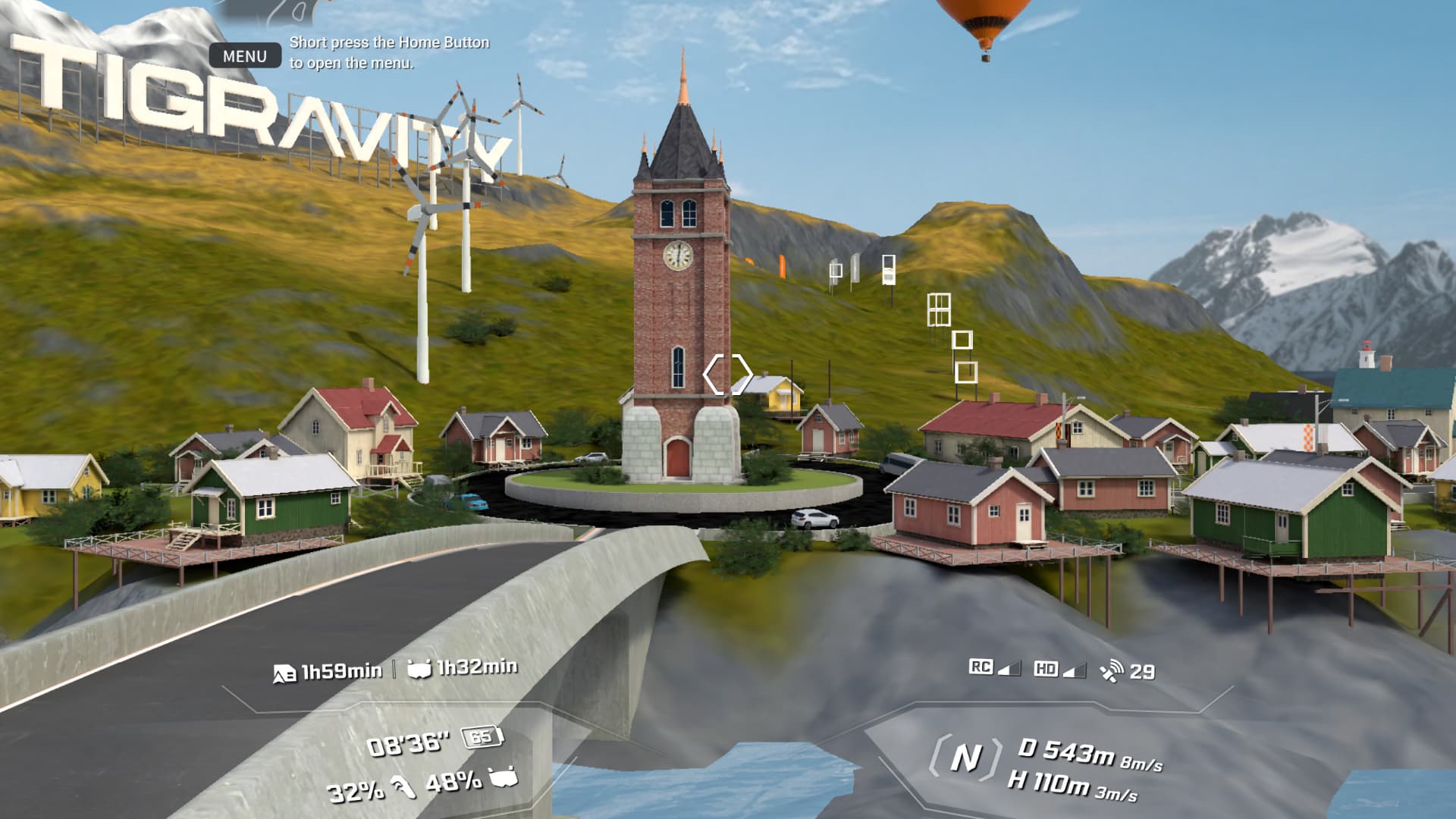The image size is (1456, 819).
Task: Click the Home Button hint text
Action: (x=388, y=53)
